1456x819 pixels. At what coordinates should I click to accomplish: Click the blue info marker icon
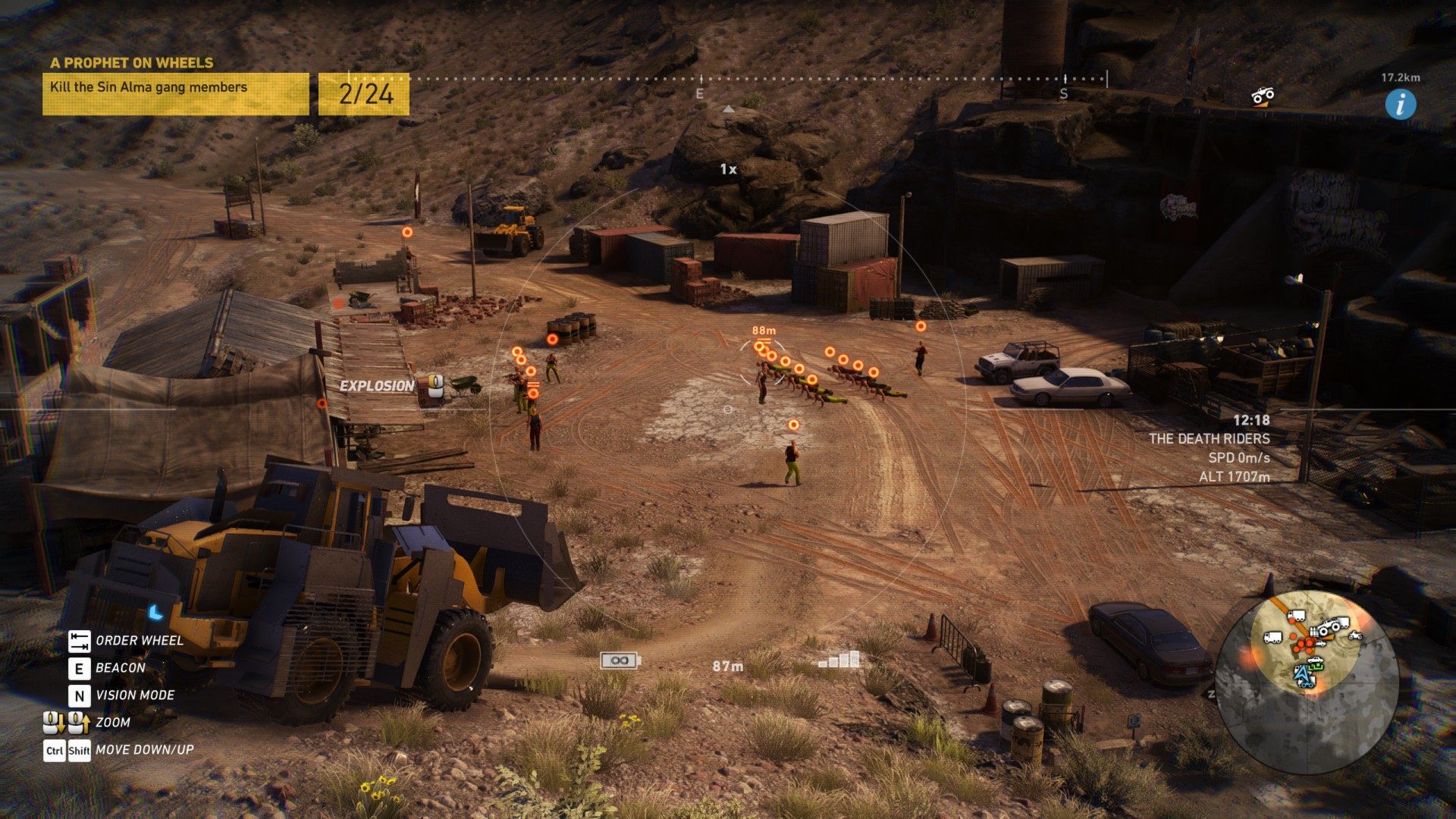tap(1400, 104)
